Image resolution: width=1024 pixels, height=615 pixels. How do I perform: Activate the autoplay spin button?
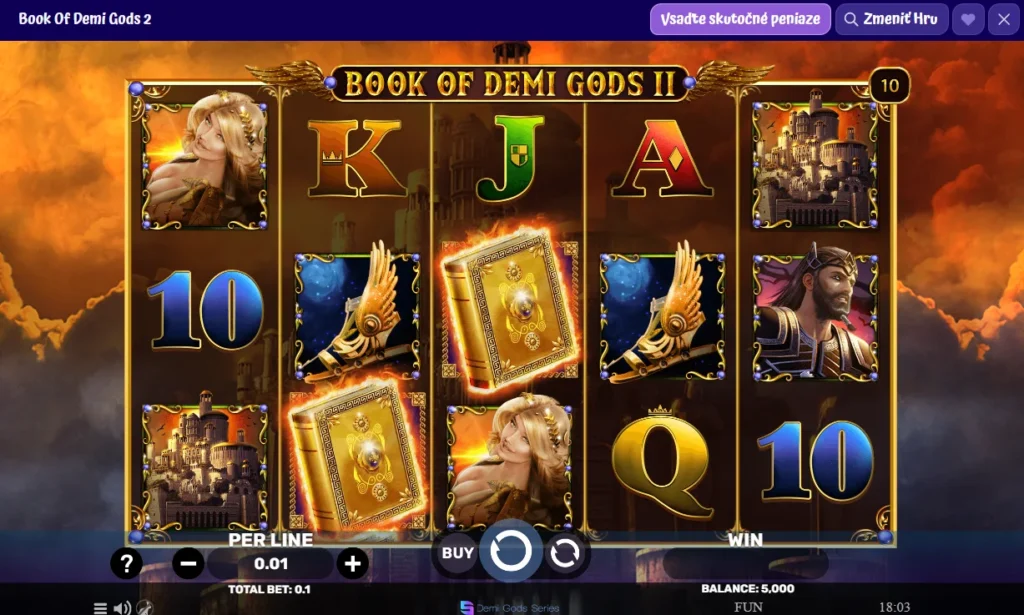[565, 552]
